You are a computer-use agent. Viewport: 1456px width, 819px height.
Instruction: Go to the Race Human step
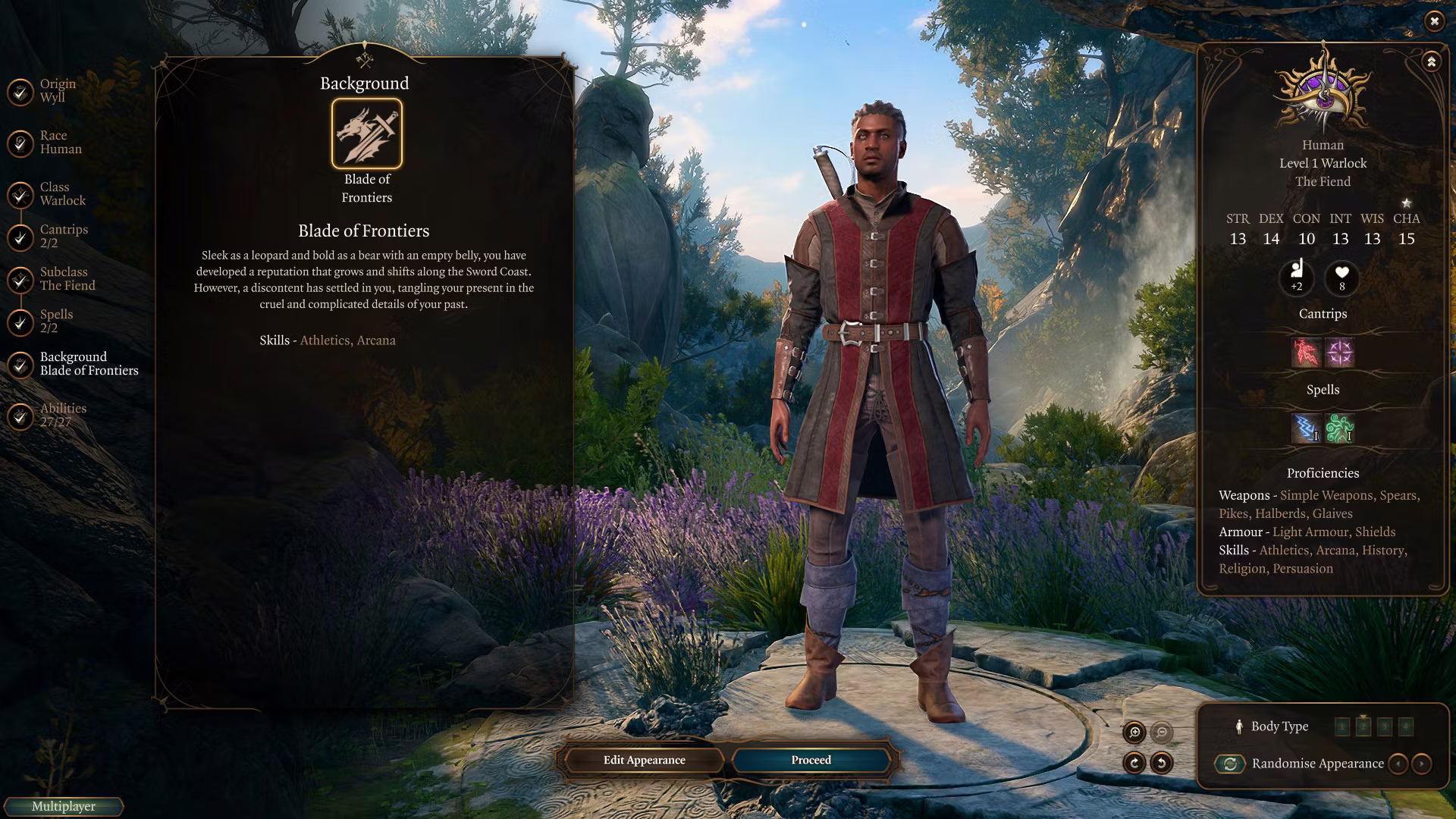click(60, 142)
